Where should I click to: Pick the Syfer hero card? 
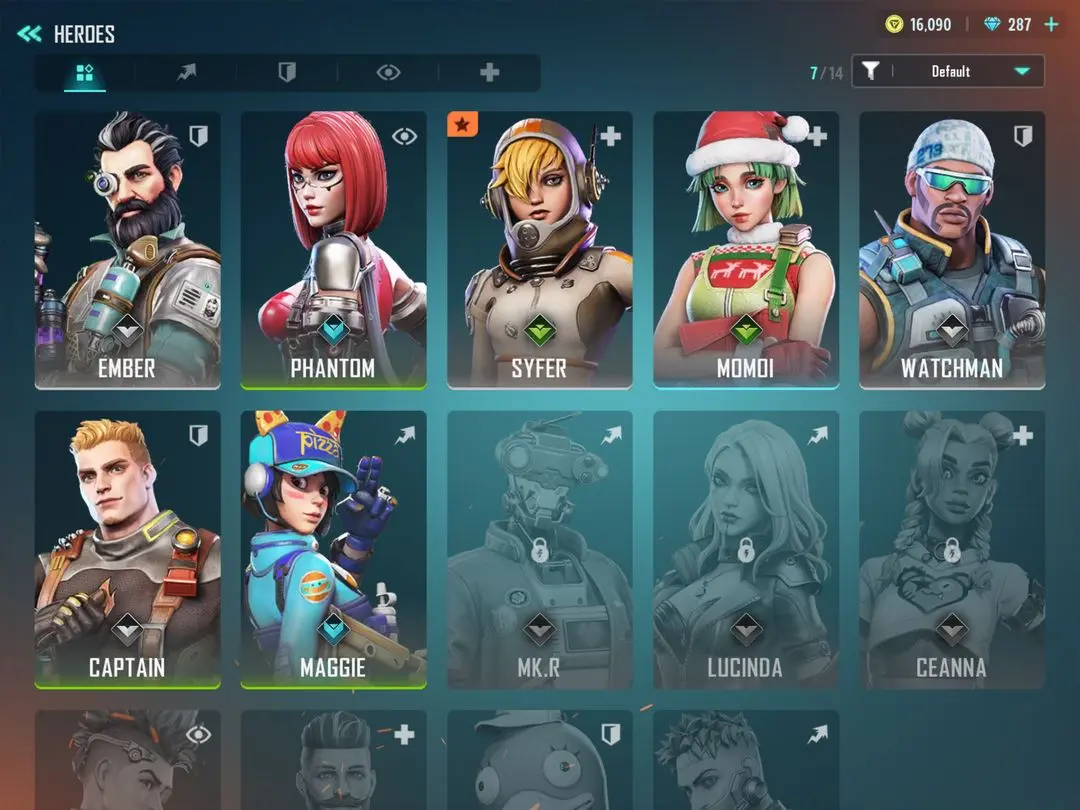[x=540, y=249]
